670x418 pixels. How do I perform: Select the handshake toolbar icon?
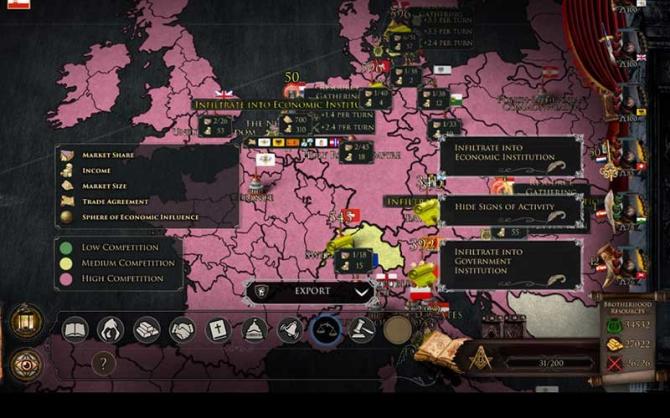(x=183, y=329)
